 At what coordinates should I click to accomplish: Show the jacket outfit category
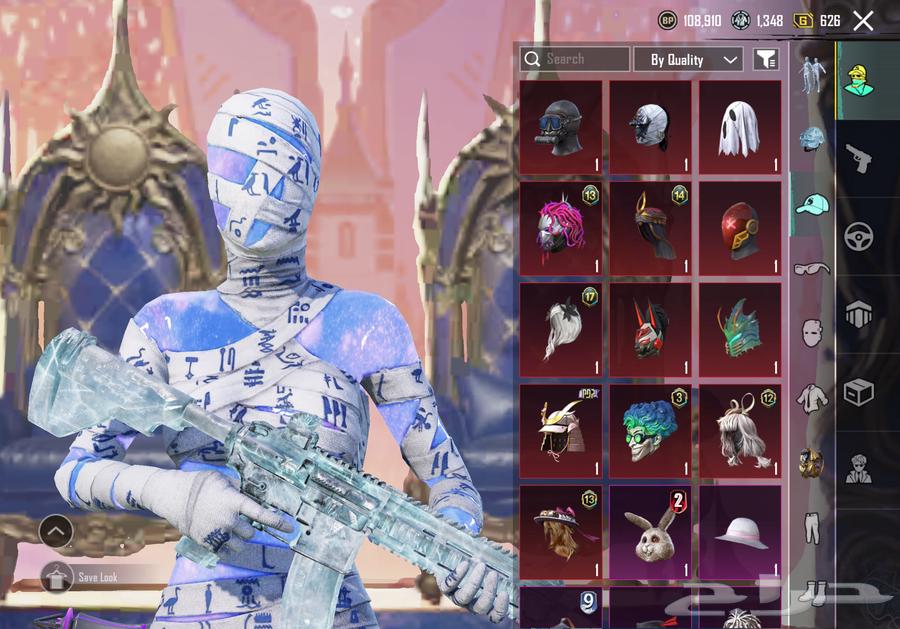point(811,398)
